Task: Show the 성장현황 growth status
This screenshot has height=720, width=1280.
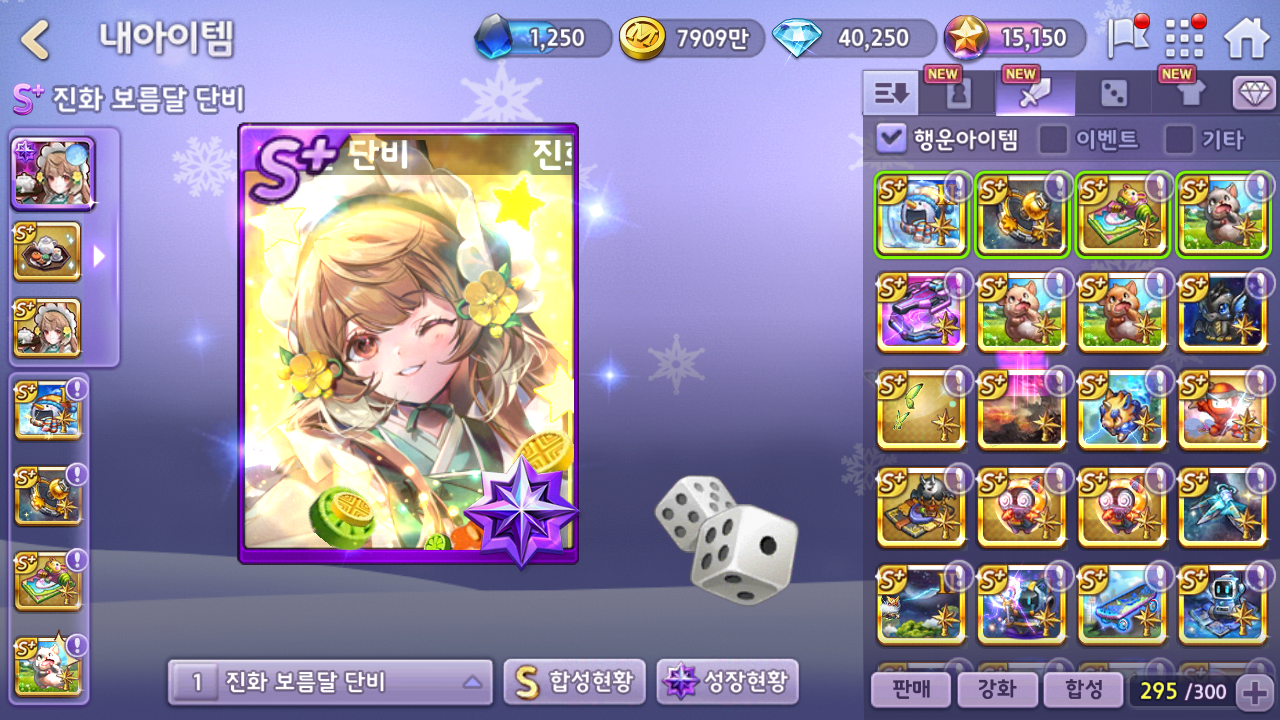Action: pos(727,683)
